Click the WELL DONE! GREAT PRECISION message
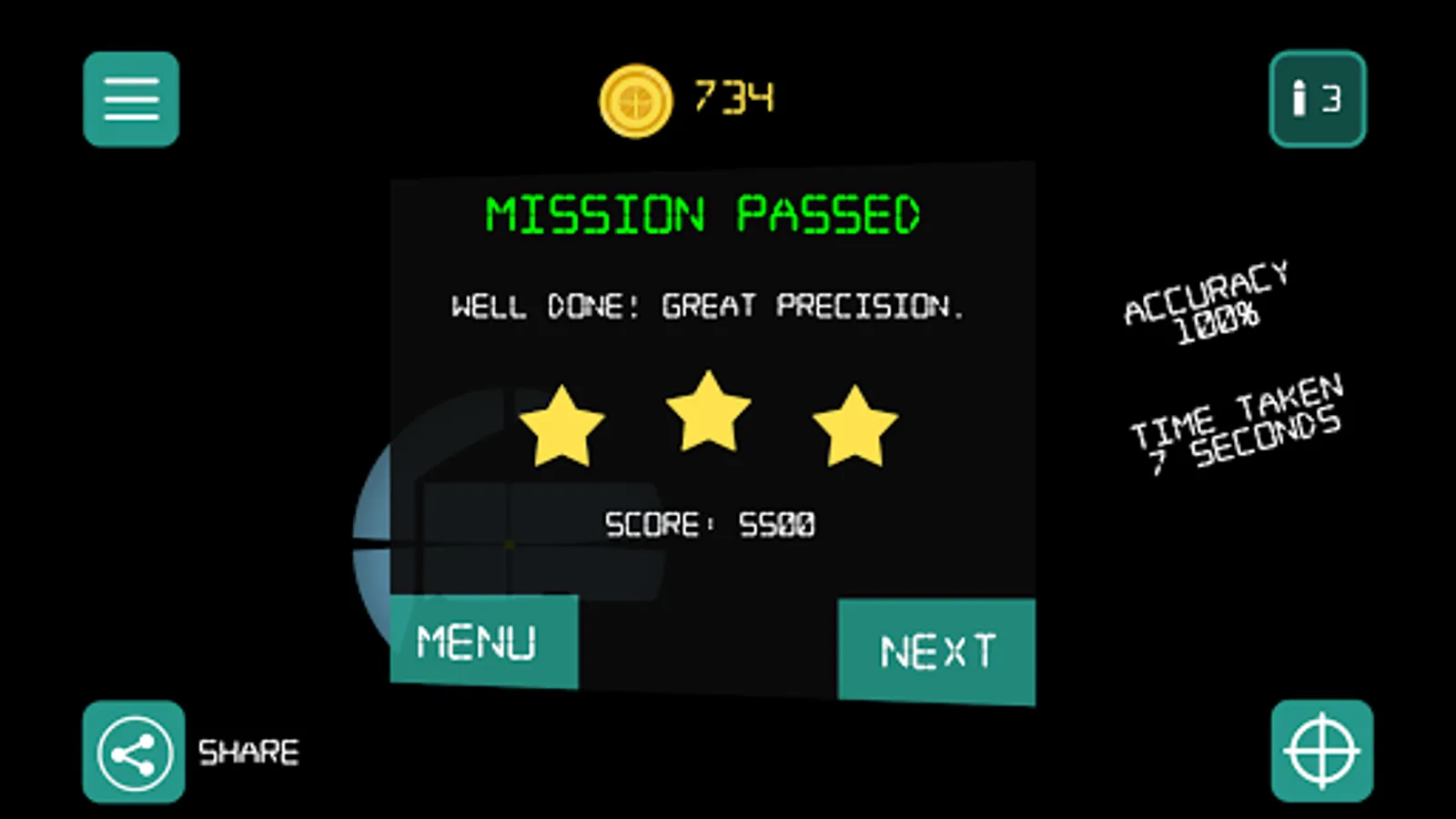Viewport: 1456px width, 819px height. (708, 305)
